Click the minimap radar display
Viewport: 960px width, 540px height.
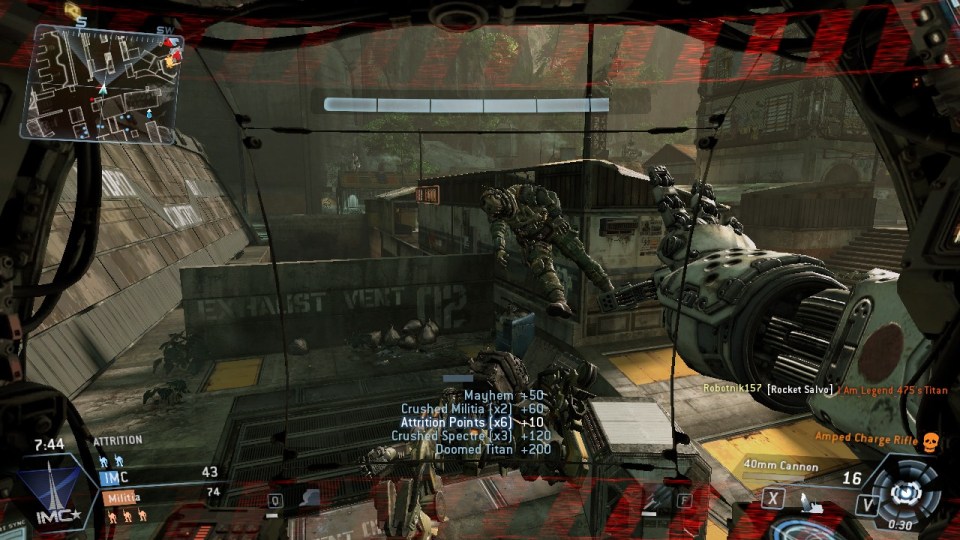tap(105, 82)
